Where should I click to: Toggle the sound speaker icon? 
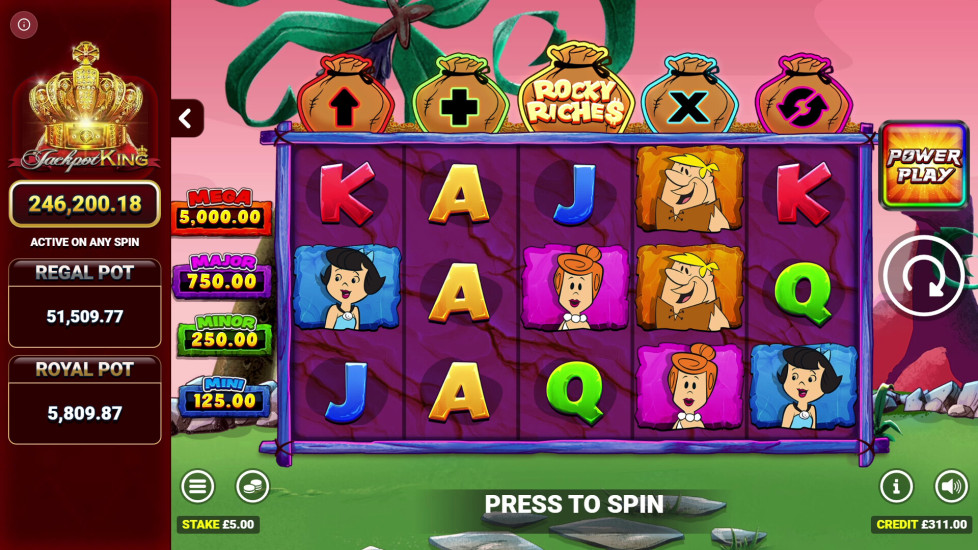(x=951, y=487)
